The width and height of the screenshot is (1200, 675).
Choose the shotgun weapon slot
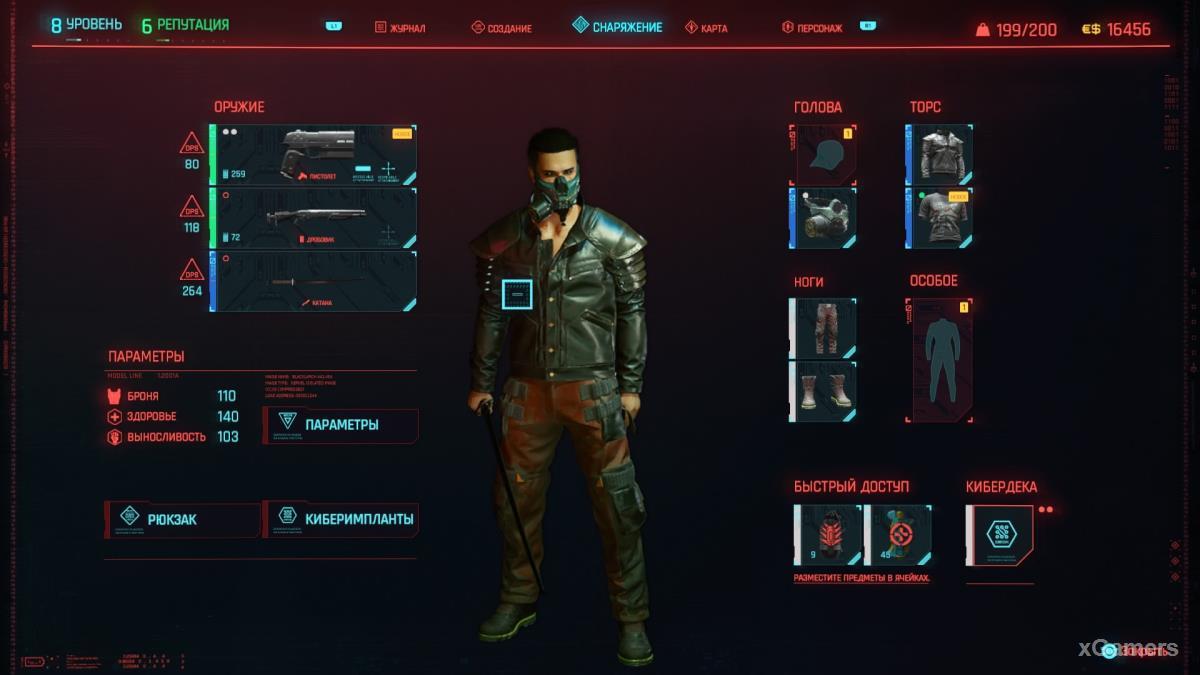tap(313, 218)
